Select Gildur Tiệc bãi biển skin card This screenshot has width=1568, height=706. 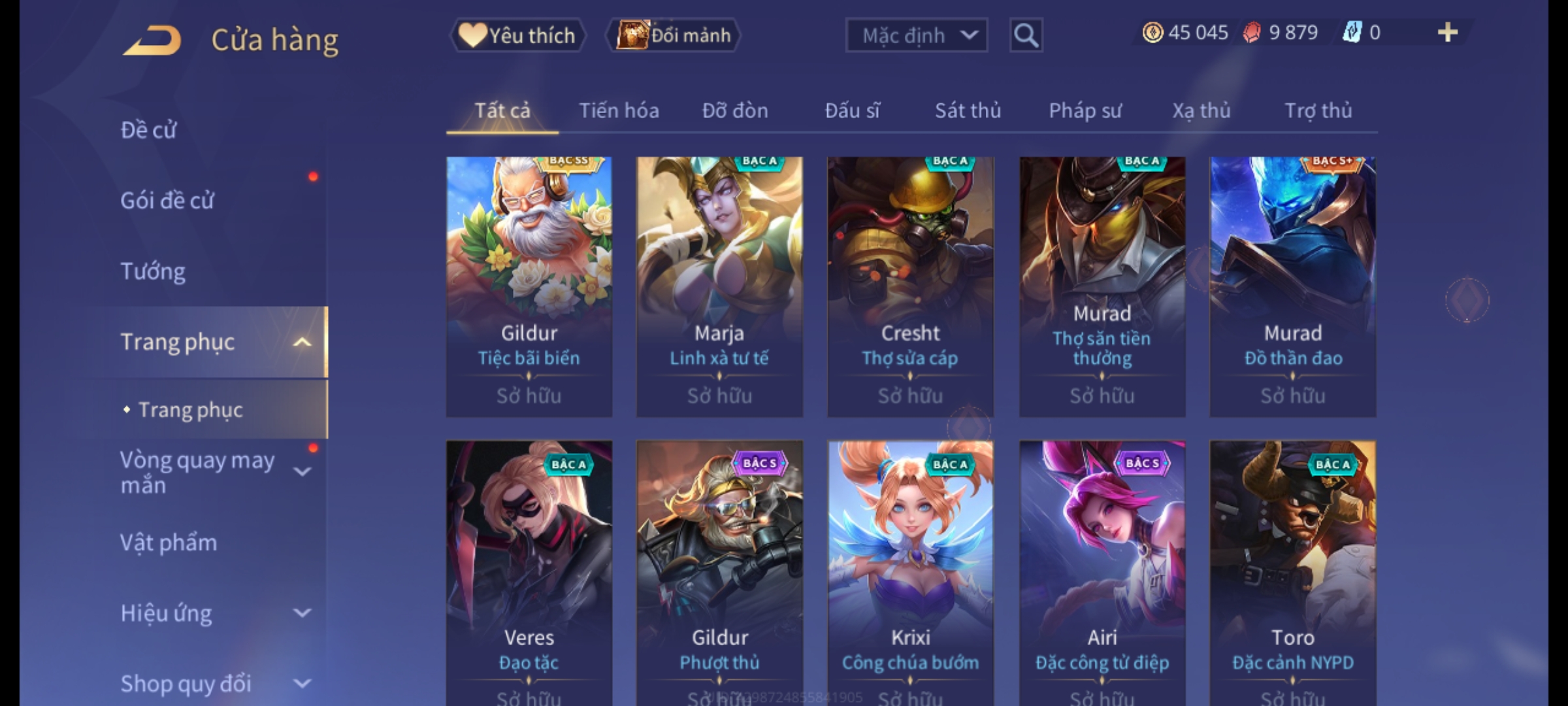click(529, 286)
